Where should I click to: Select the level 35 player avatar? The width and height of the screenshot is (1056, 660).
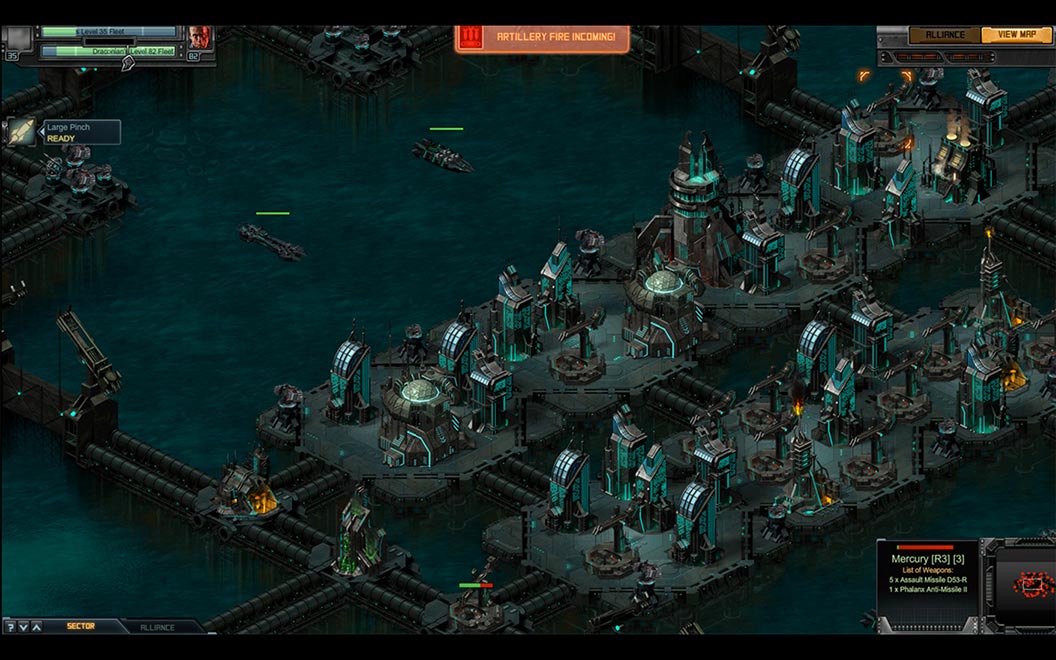tap(17, 39)
